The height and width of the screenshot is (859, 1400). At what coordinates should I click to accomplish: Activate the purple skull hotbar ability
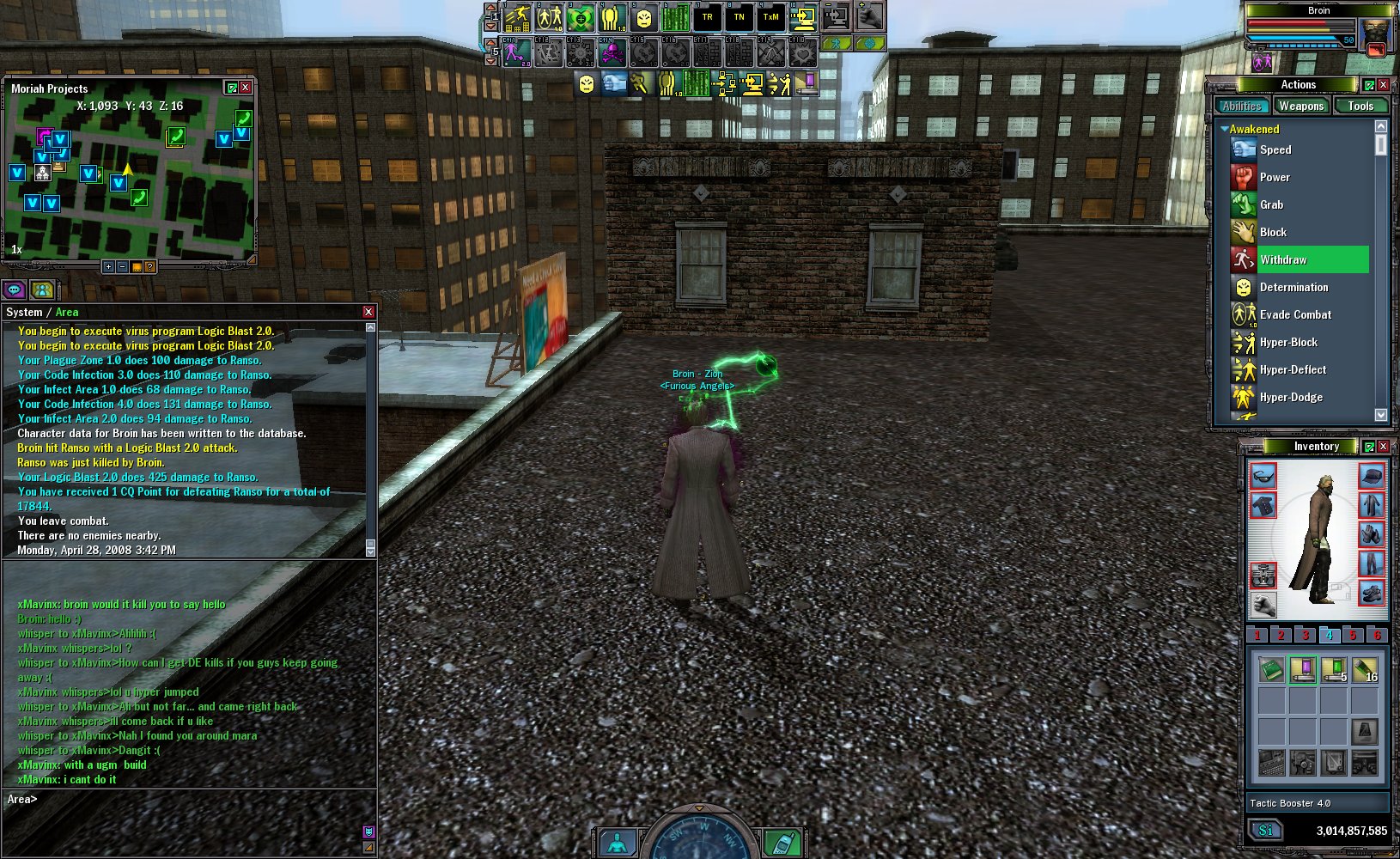(611, 53)
